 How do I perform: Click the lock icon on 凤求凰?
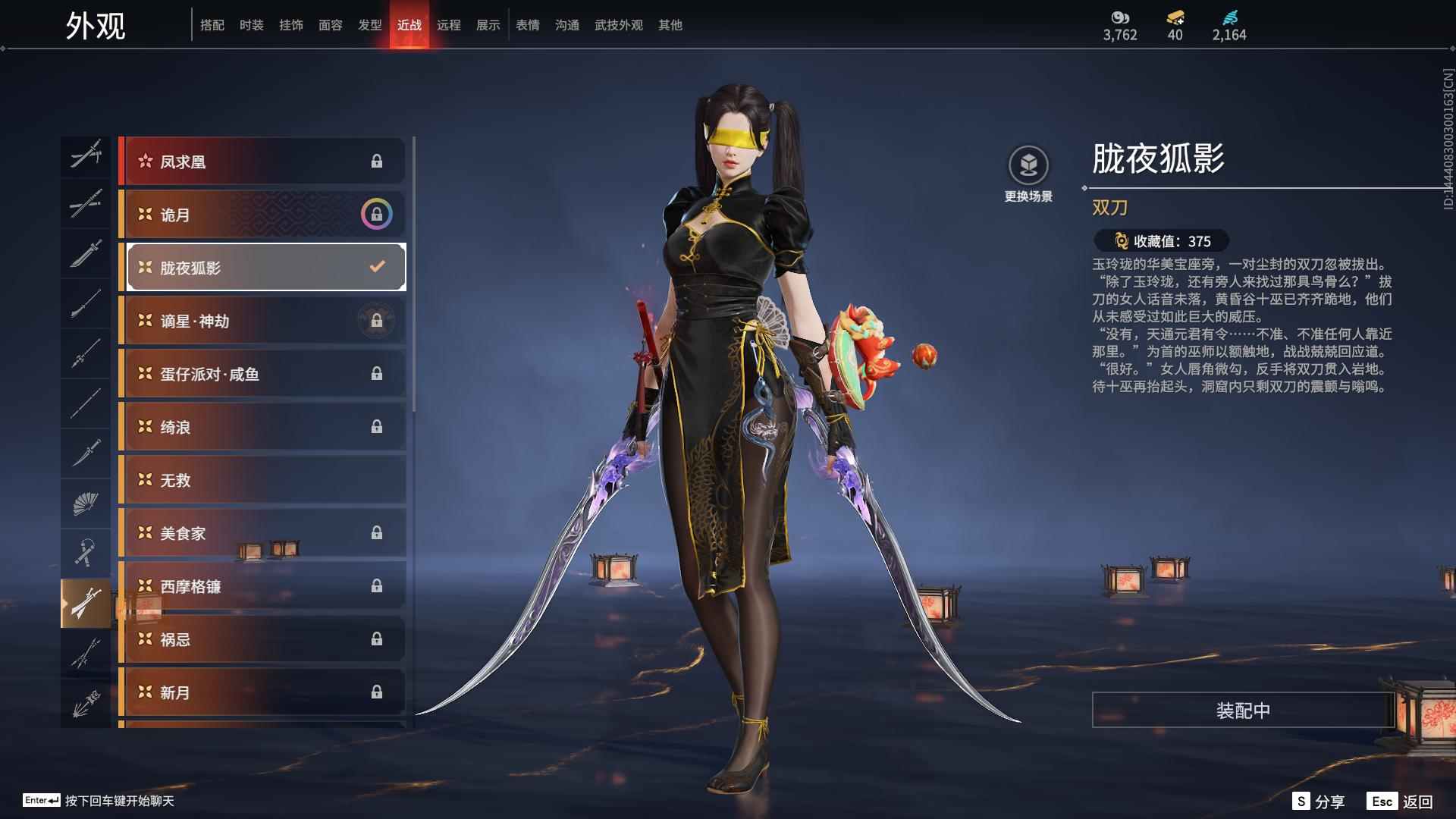(x=377, y=160)
